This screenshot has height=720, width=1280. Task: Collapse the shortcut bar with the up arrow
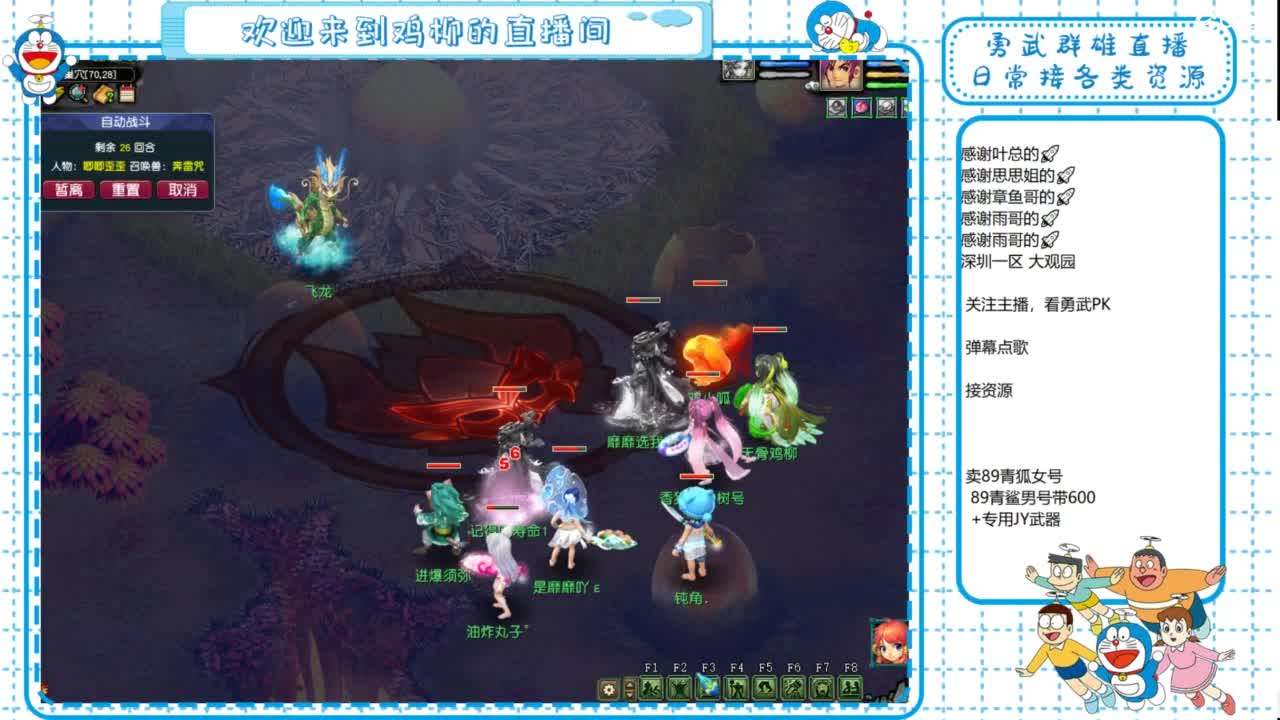coord(629,684)
